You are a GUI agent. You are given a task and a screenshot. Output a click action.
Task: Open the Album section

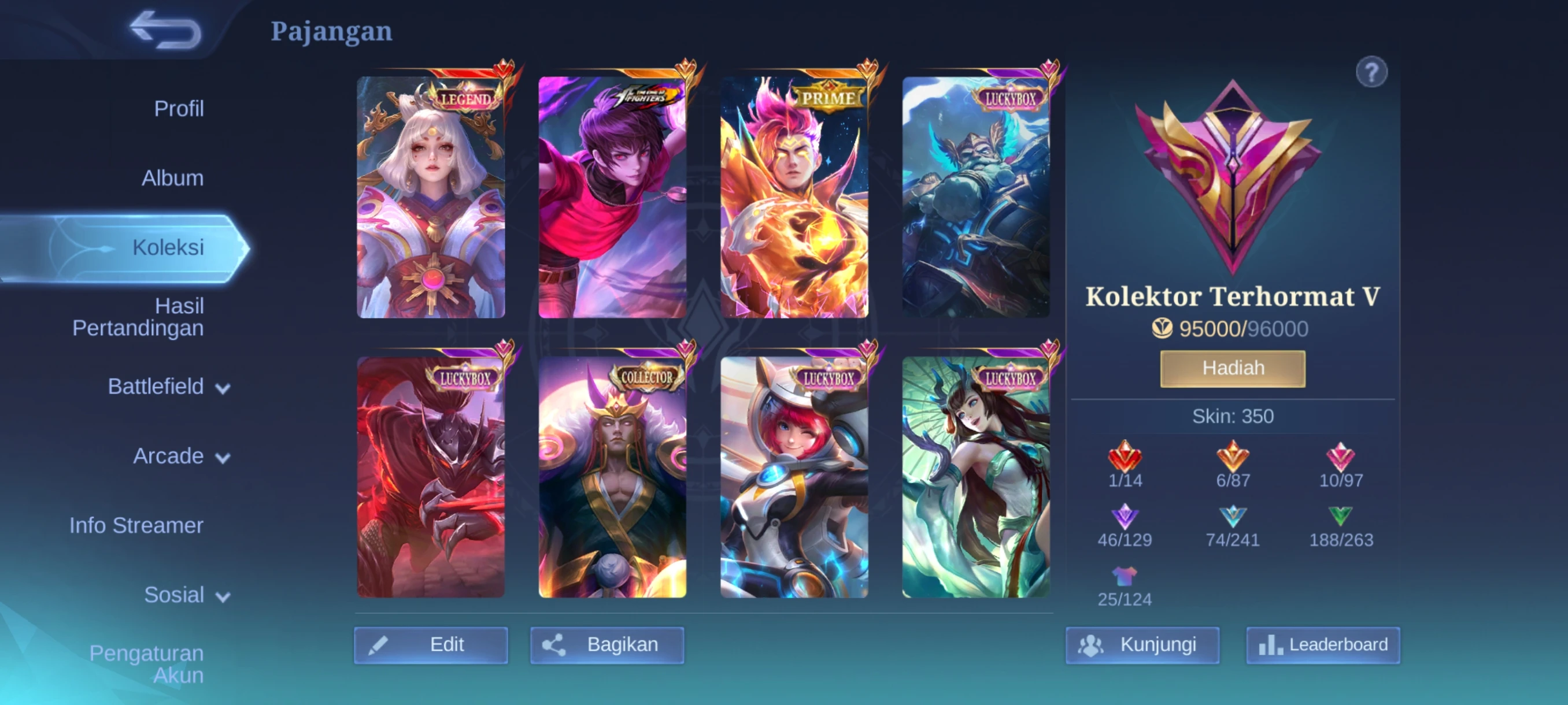172,178
